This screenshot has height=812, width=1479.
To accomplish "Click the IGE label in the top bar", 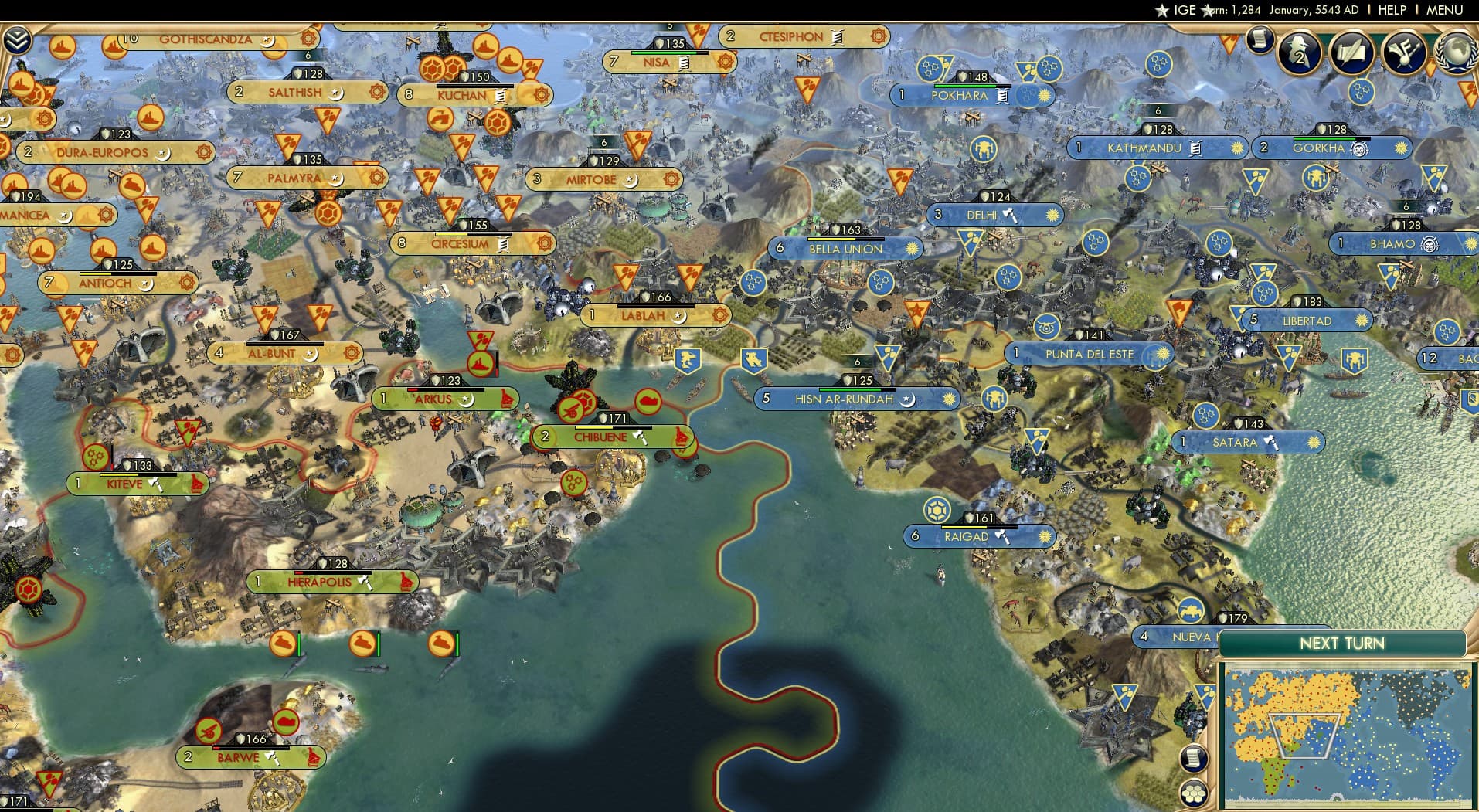I will point(1185,10).
